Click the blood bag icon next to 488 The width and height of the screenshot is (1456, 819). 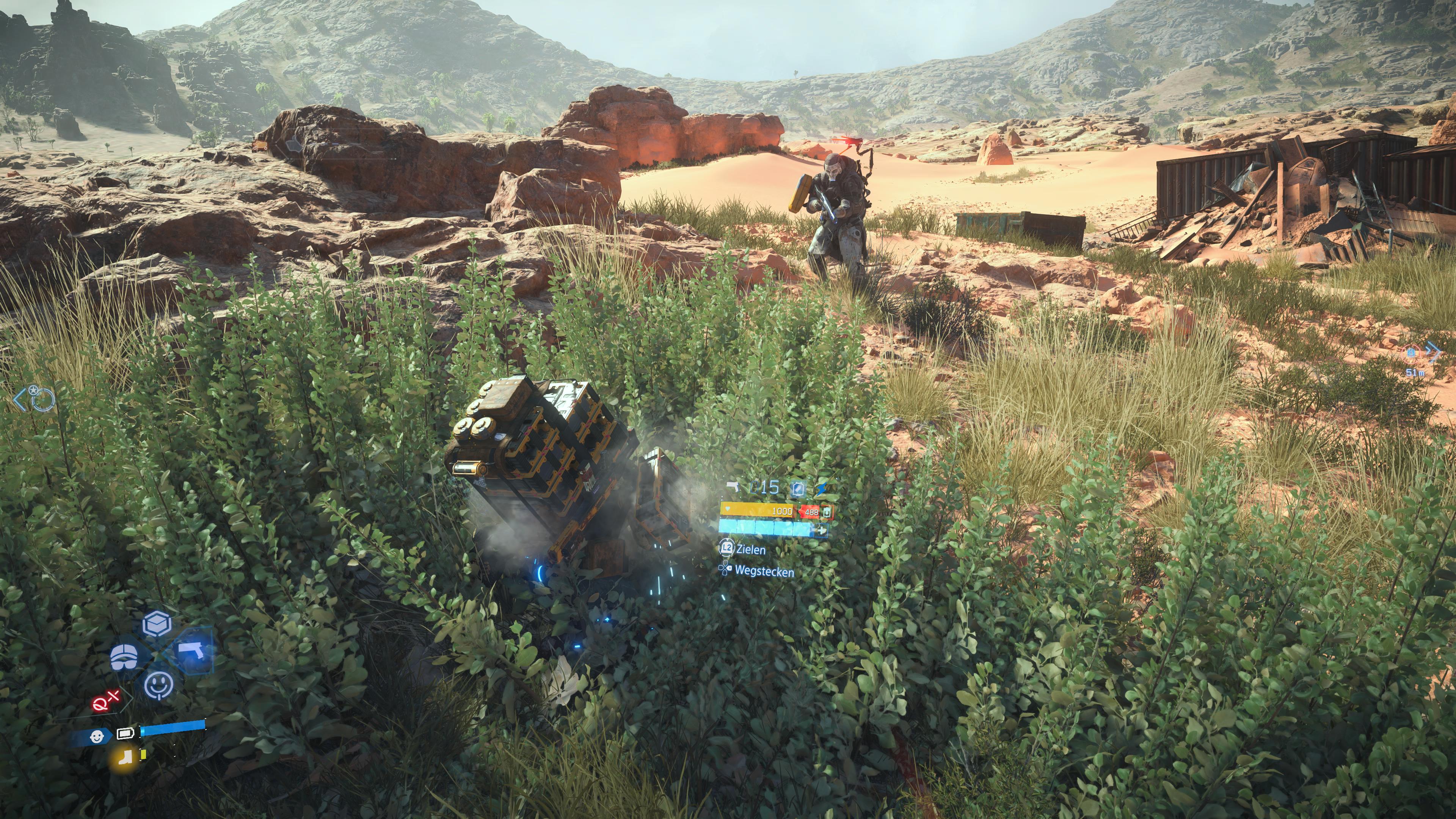click(x=826, y=512)
